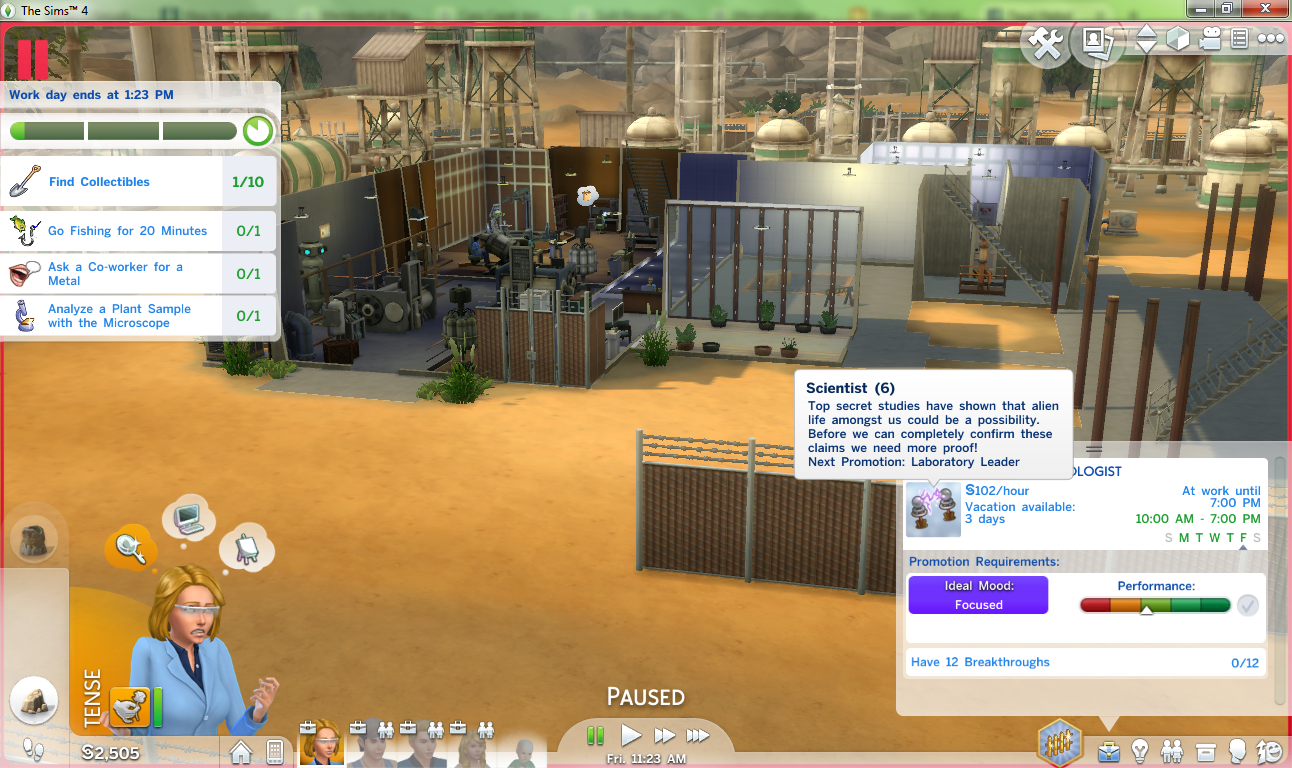Change wall view with the cube icon
The height and width of the screenshot is (768, 1292).
[x=1178, y=40]
